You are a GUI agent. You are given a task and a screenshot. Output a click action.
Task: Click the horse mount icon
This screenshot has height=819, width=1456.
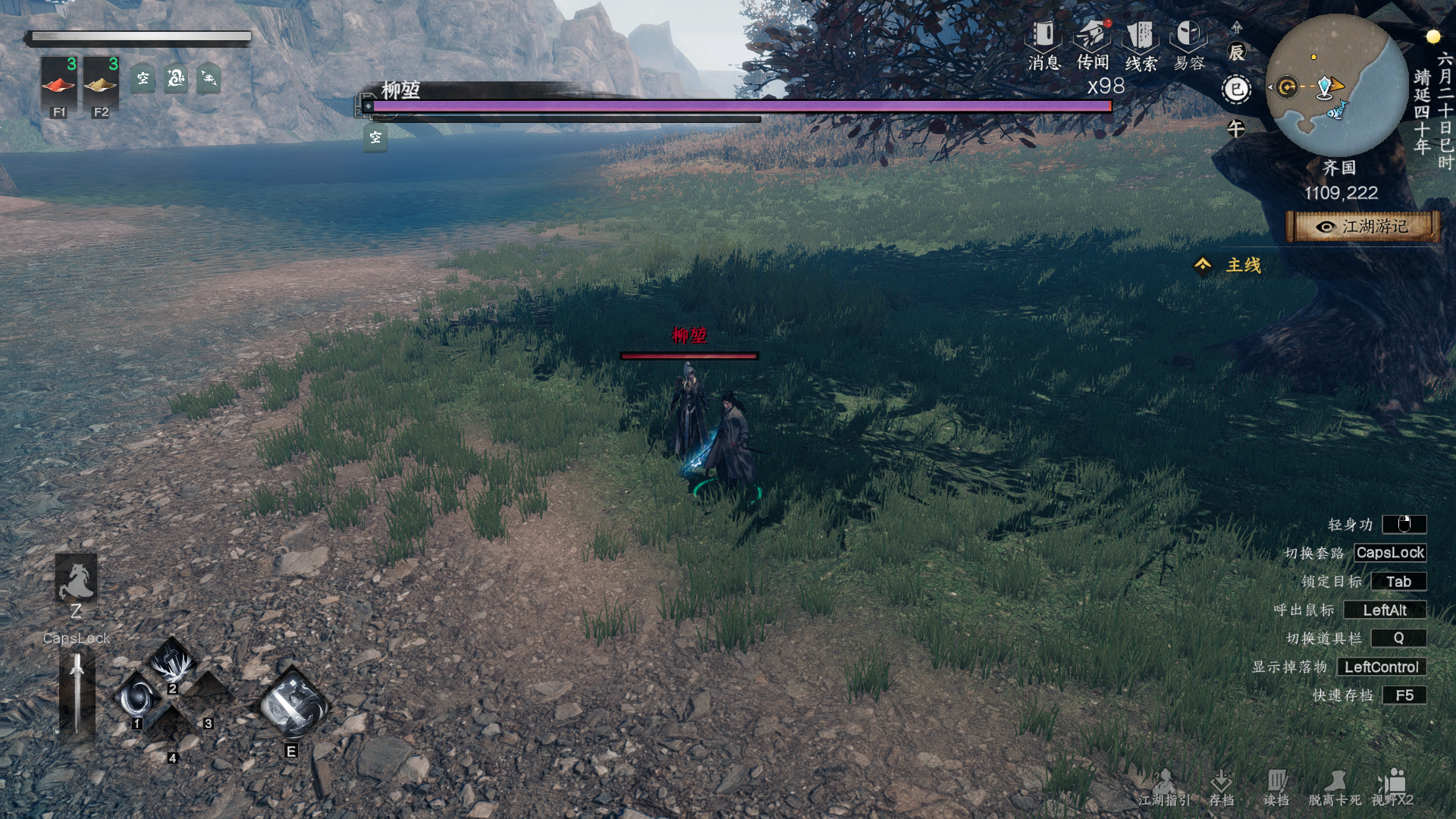tap(76, 580)
